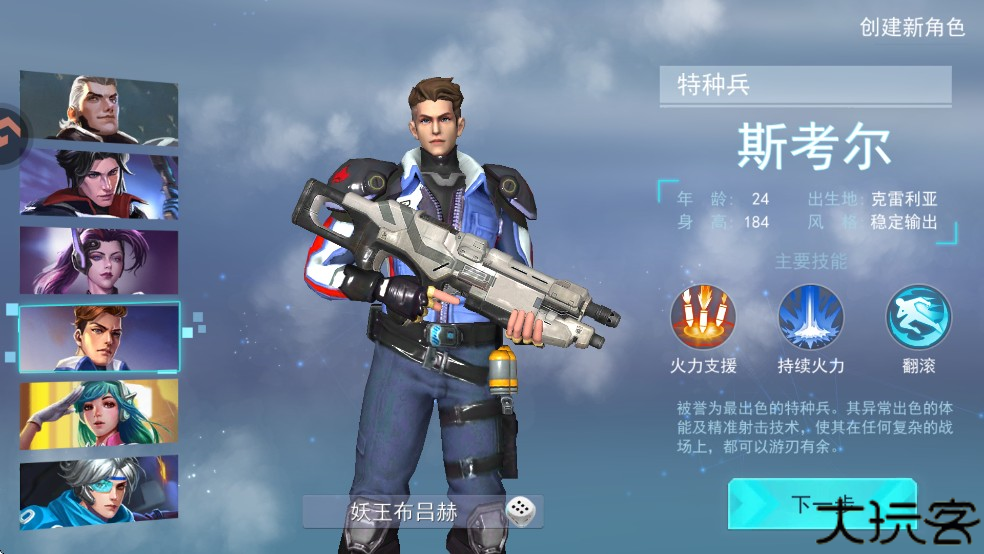984x554 pixels.
Task: Inspect the 翻滚 roll skill icon
Action: point(918,317)
